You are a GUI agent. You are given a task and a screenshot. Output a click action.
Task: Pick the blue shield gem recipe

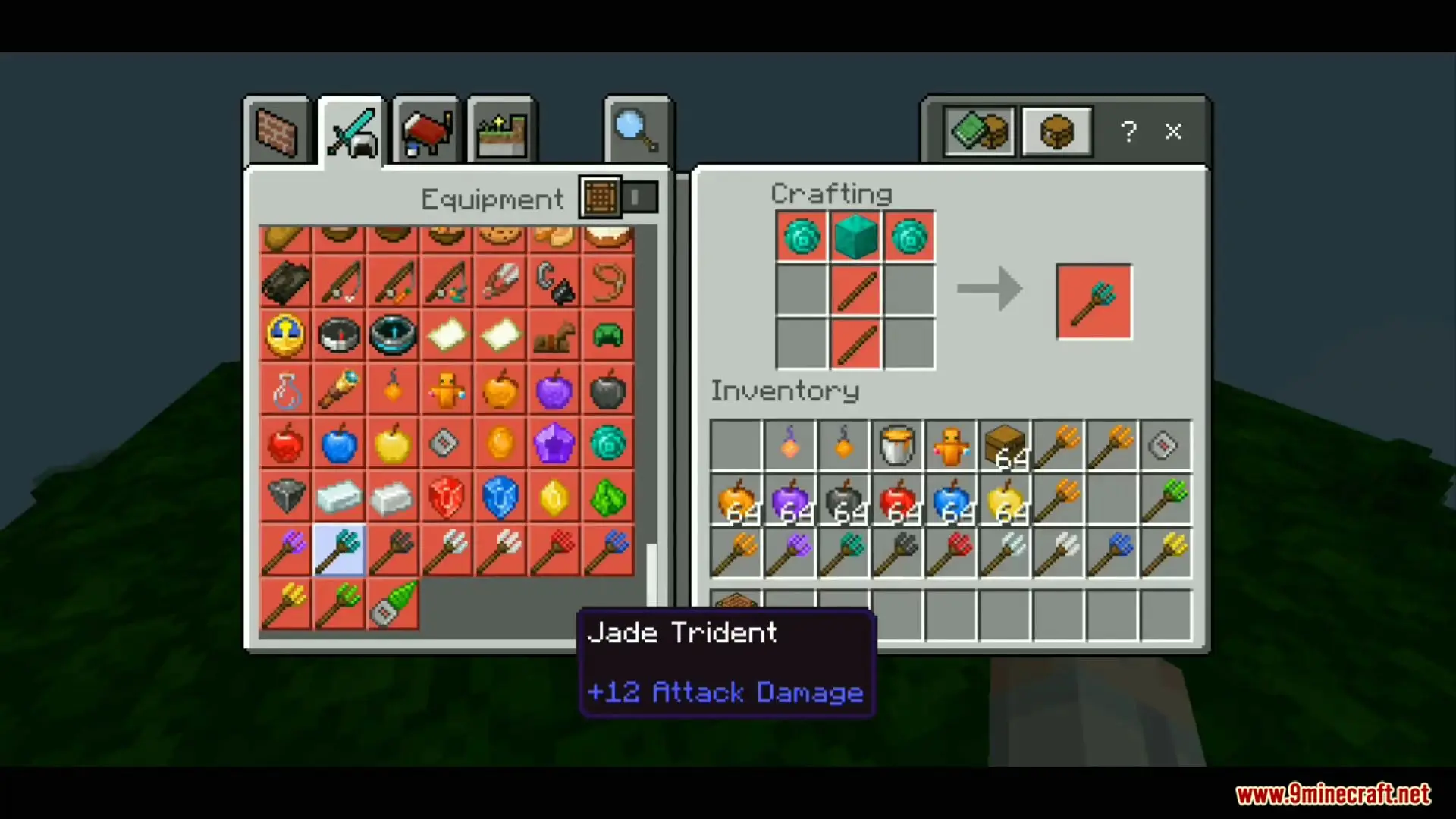click(500, 497)
